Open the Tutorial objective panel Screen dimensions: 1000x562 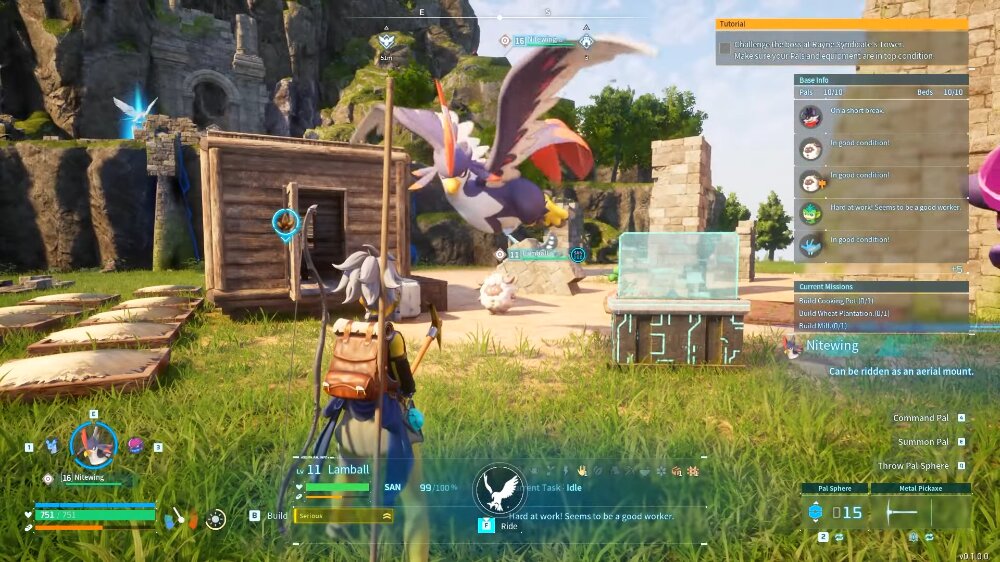[841, 23]
